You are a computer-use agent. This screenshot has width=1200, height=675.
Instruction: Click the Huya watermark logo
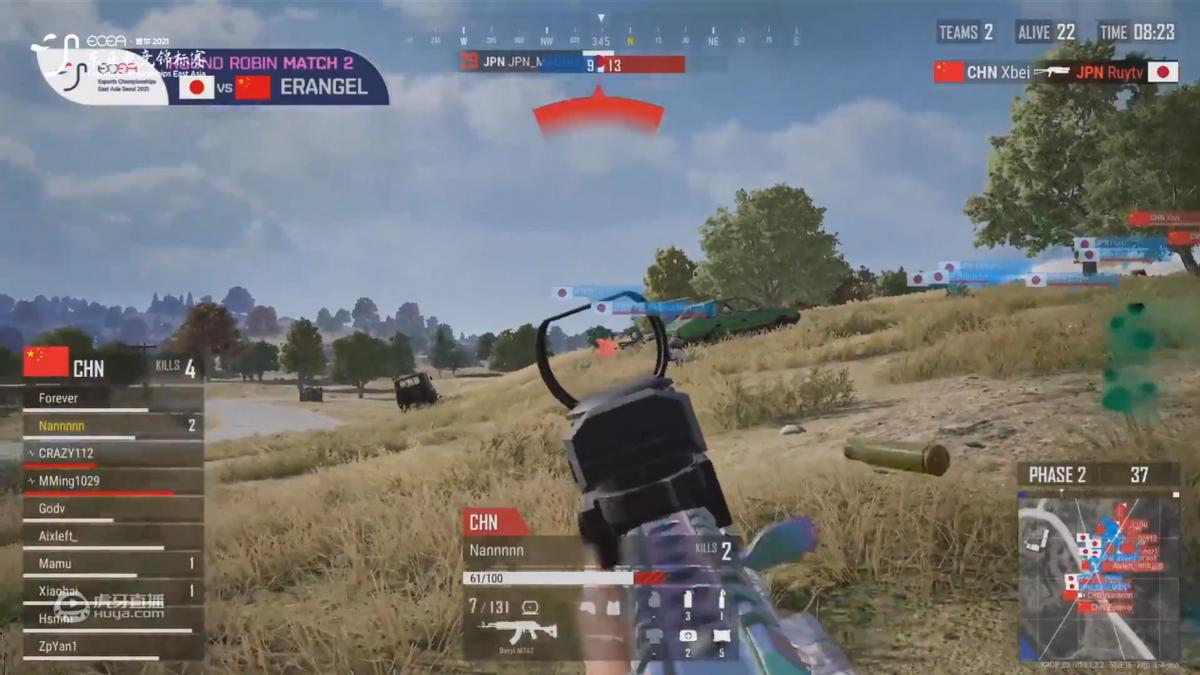[110, 607]
